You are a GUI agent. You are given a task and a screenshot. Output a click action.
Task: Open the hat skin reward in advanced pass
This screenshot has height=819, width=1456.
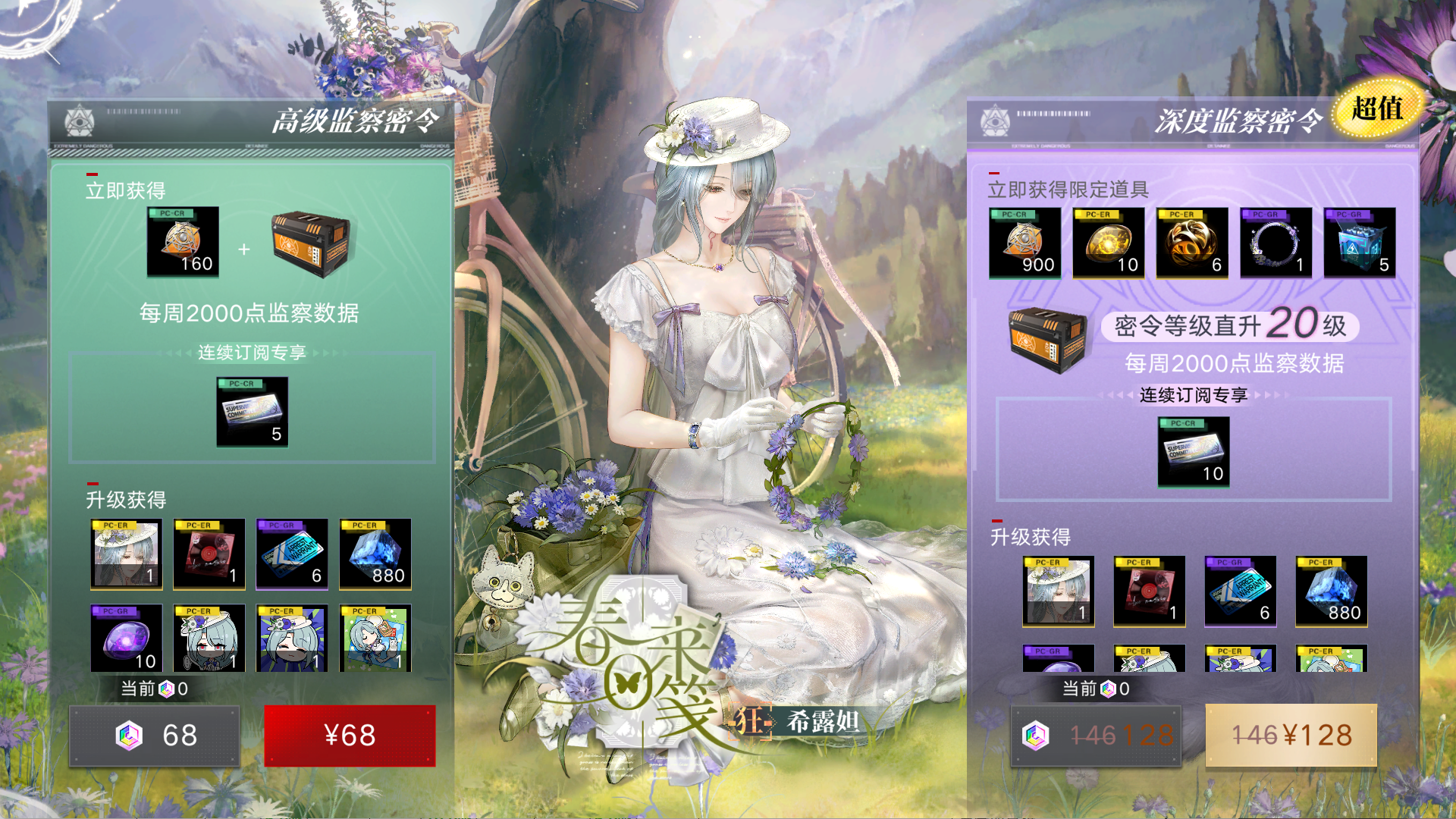126,554
